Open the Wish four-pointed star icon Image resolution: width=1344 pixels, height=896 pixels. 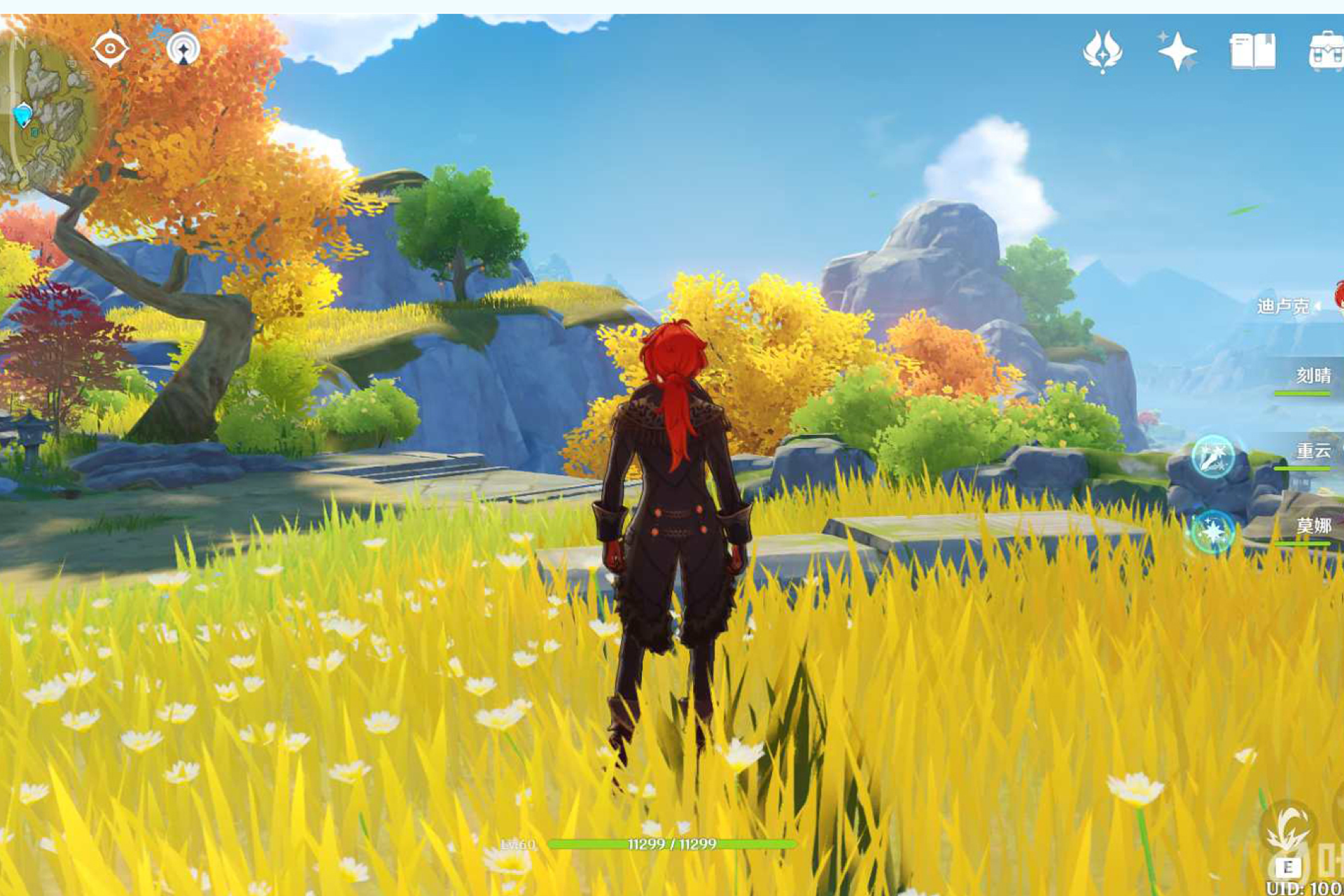[1177, 51]
